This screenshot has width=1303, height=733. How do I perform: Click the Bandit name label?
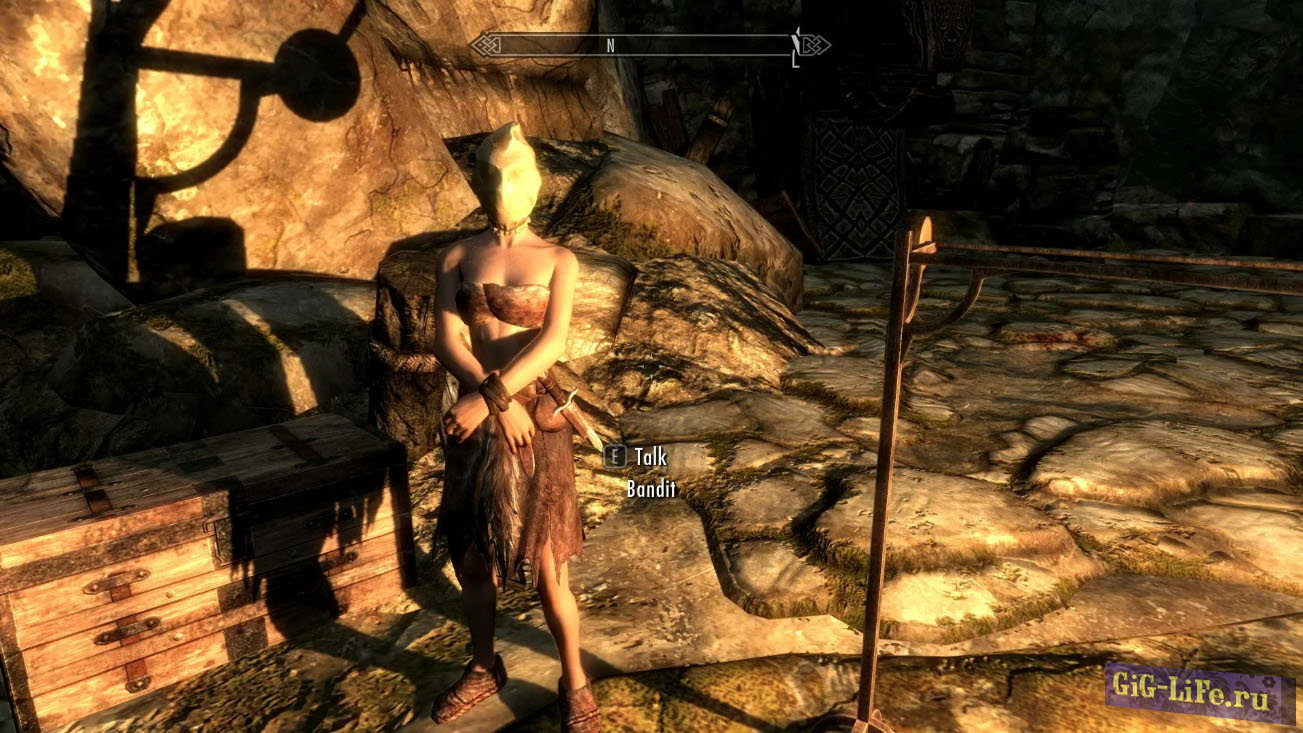[650, 490]
